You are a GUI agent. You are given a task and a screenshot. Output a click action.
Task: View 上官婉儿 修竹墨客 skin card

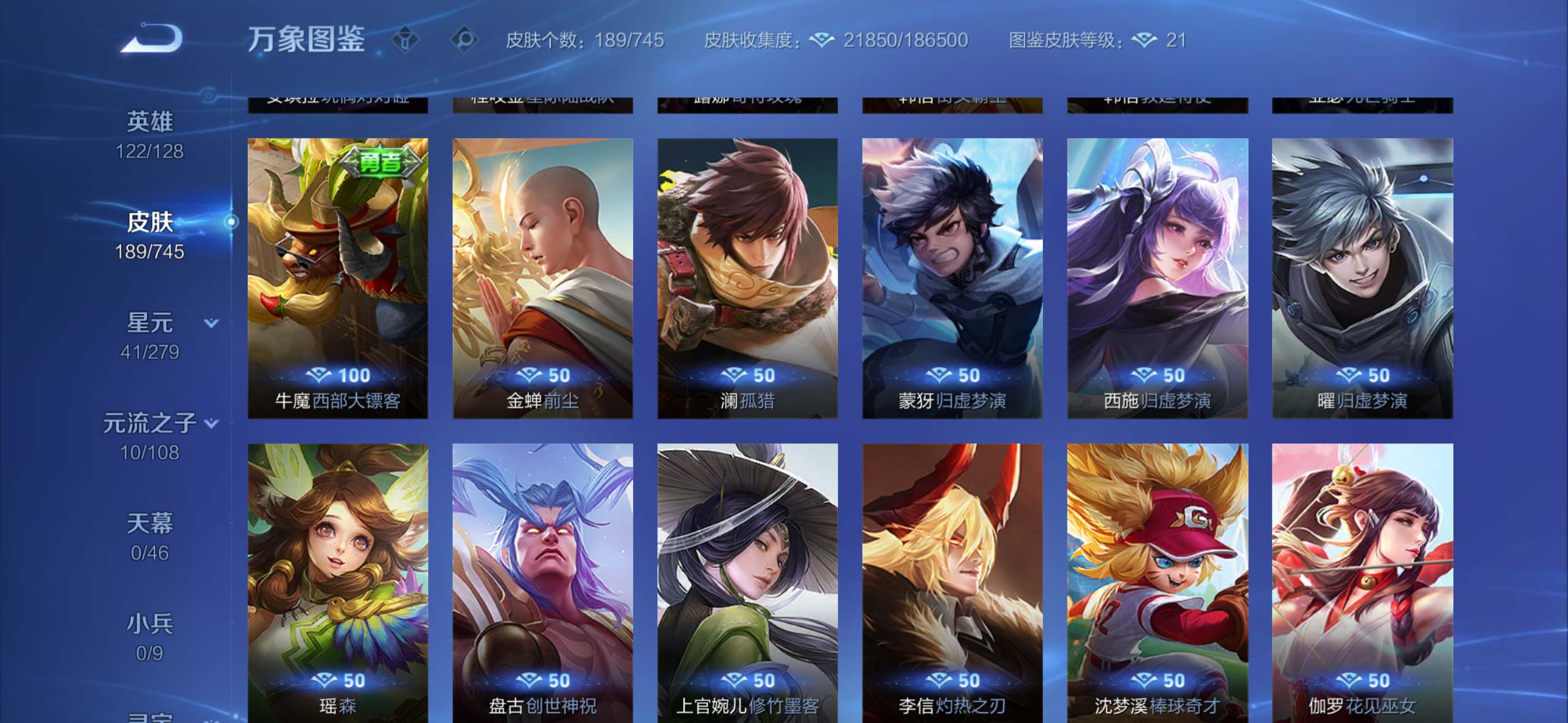[x=747, y=581]
